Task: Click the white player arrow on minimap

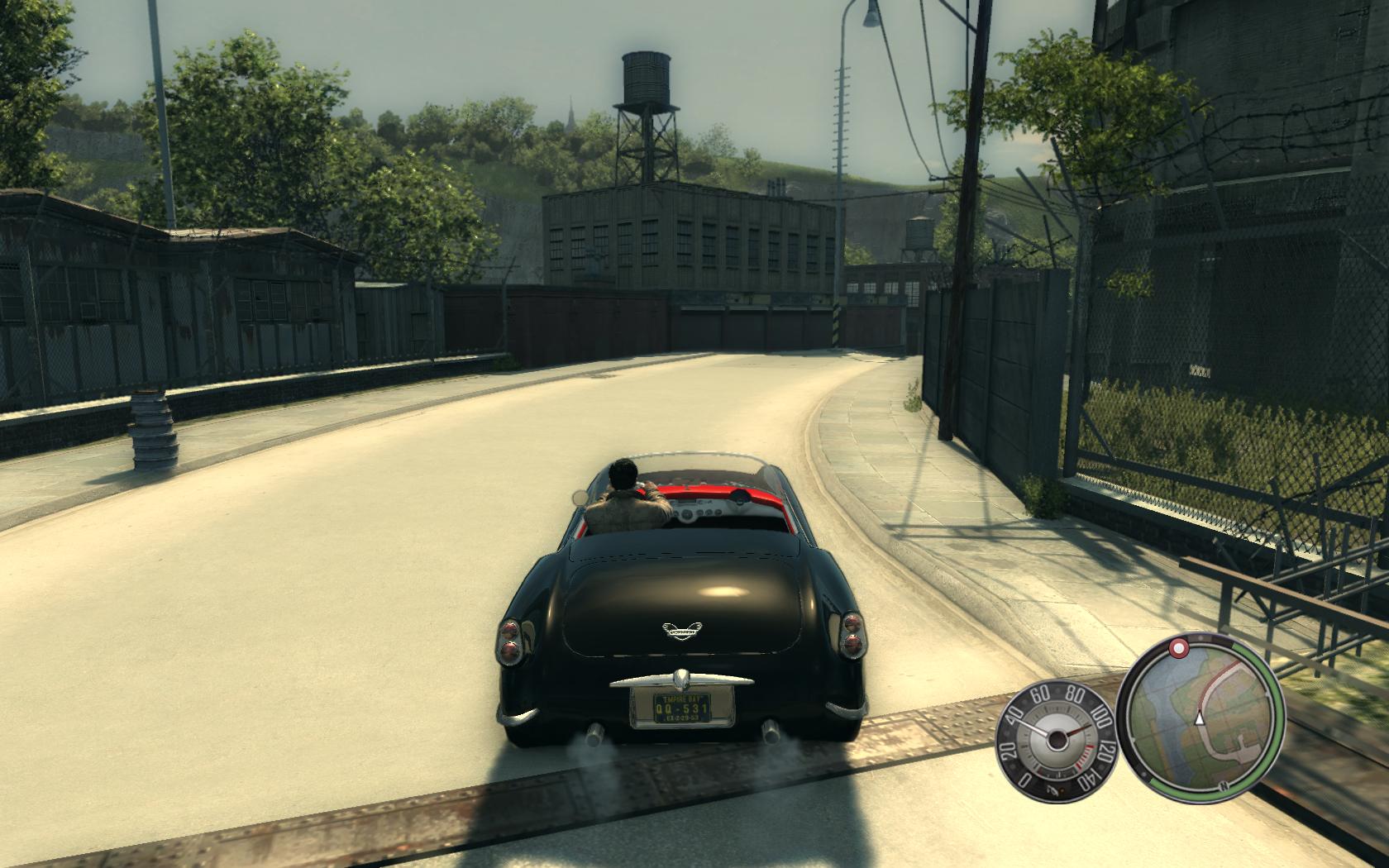Action: click(x=1199, y=720)
